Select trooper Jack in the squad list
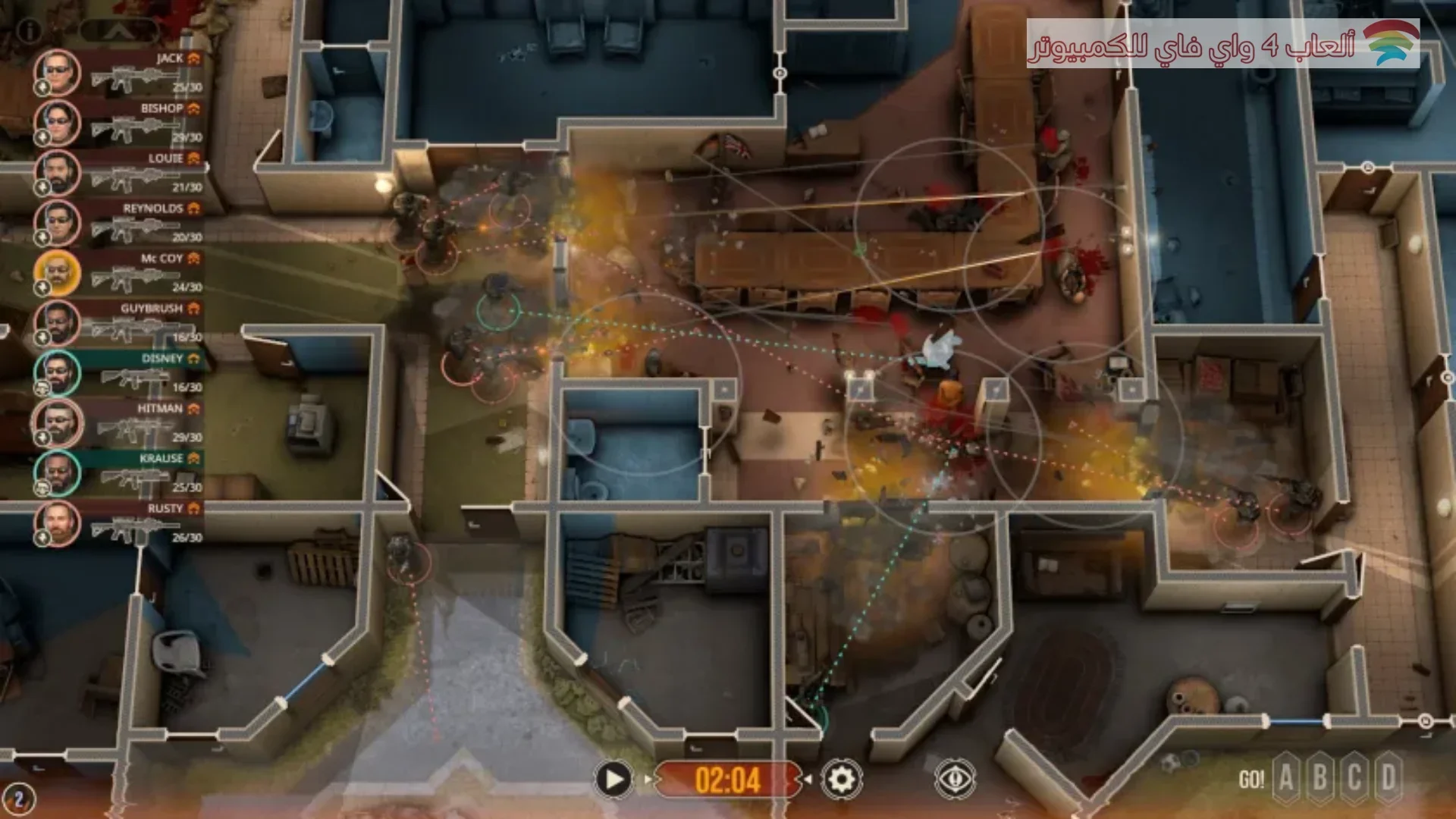1456x819 pixels. click(x=58, y=72)
